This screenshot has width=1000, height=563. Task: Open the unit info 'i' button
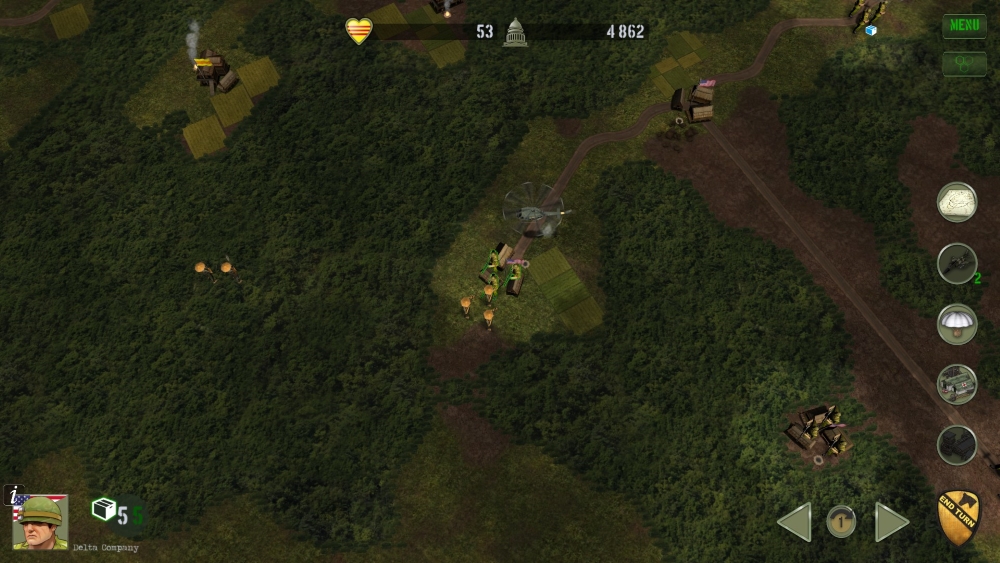[x=12, y=494]
